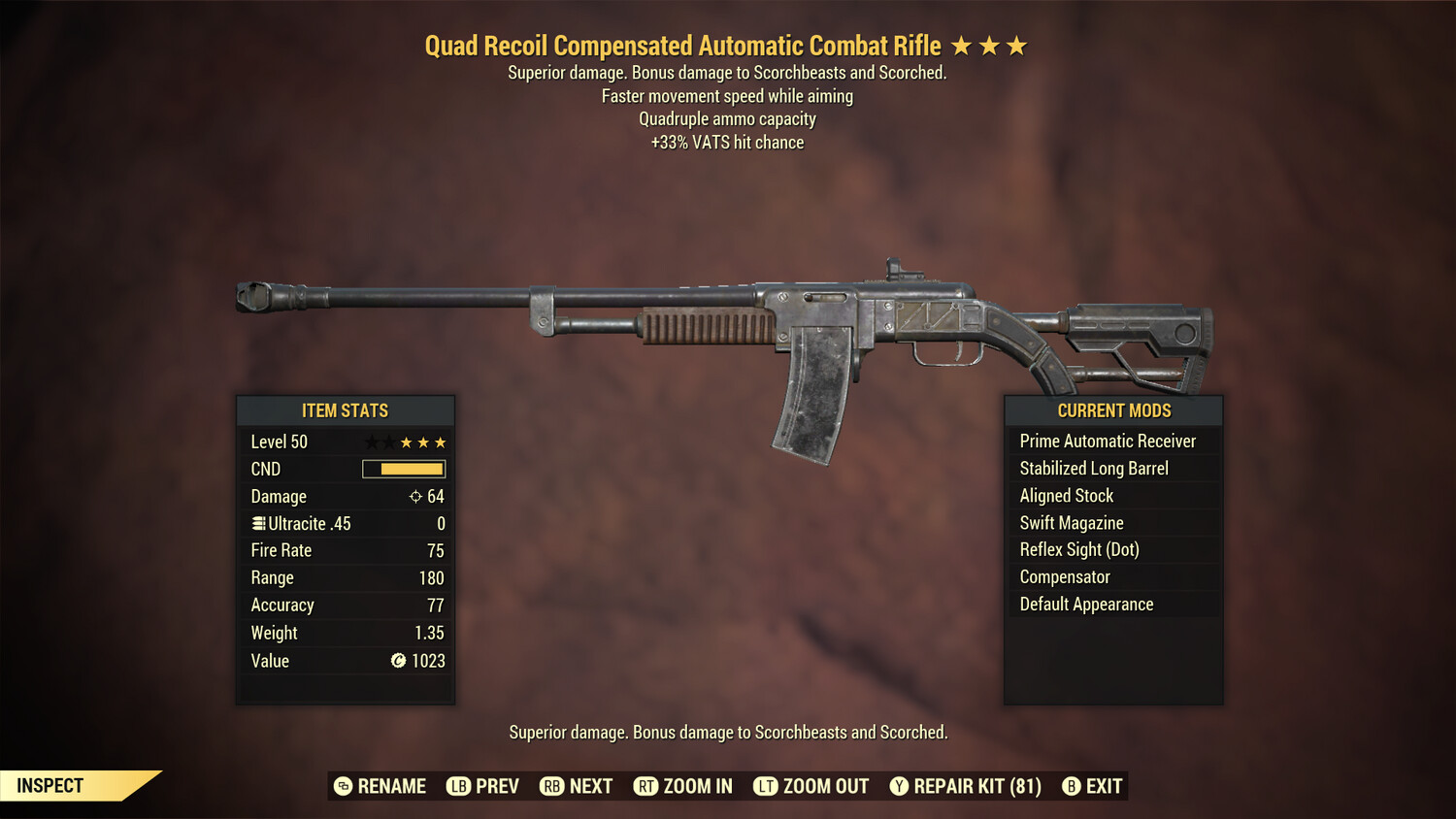Screen dimensions: 1456x819
Task: Click the CND condition bar
Action: coord(401,469)
